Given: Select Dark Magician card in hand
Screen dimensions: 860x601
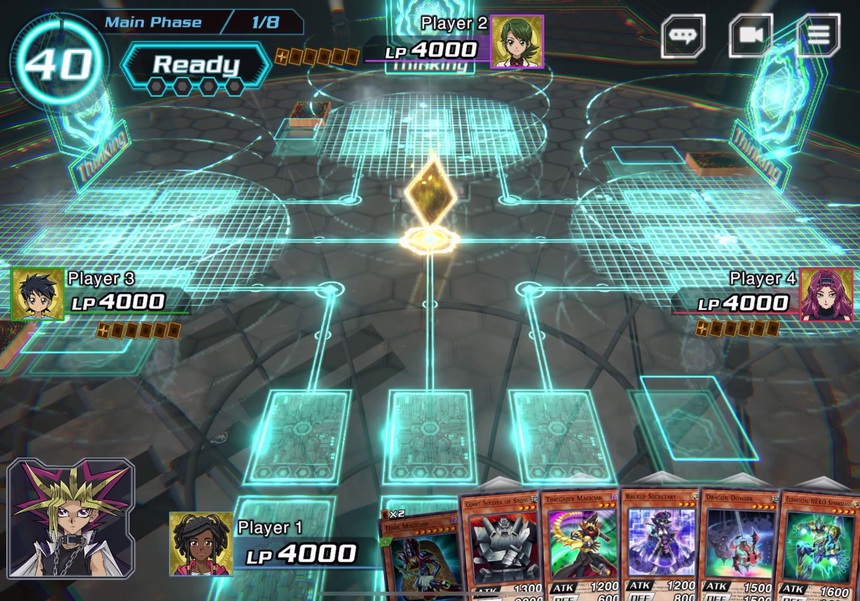Looking at the screenshot, I should 420,555.
